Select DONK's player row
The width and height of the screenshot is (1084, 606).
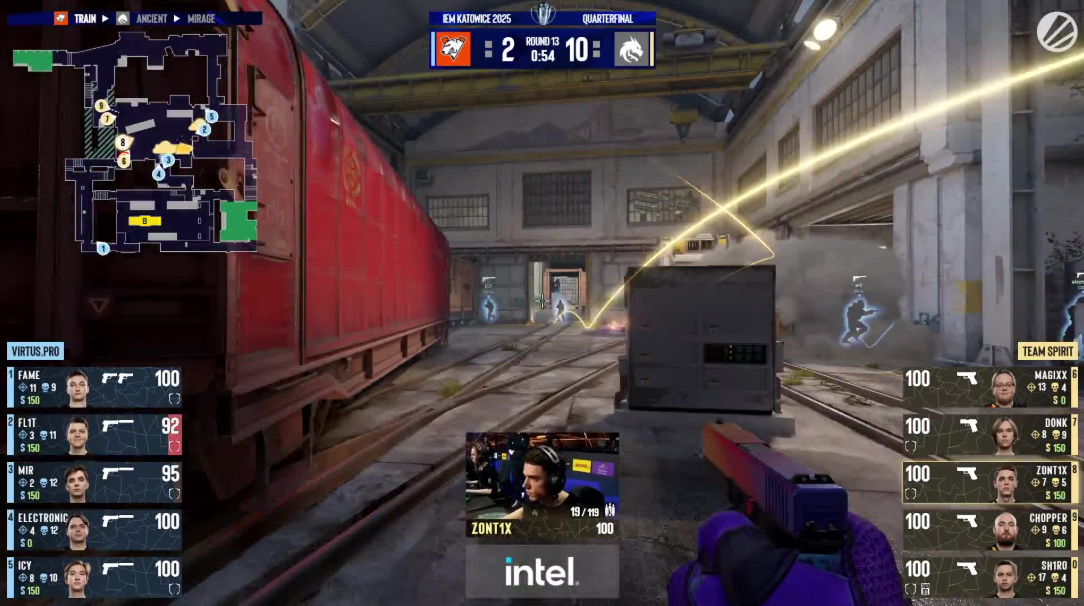[x=990, y=435]
